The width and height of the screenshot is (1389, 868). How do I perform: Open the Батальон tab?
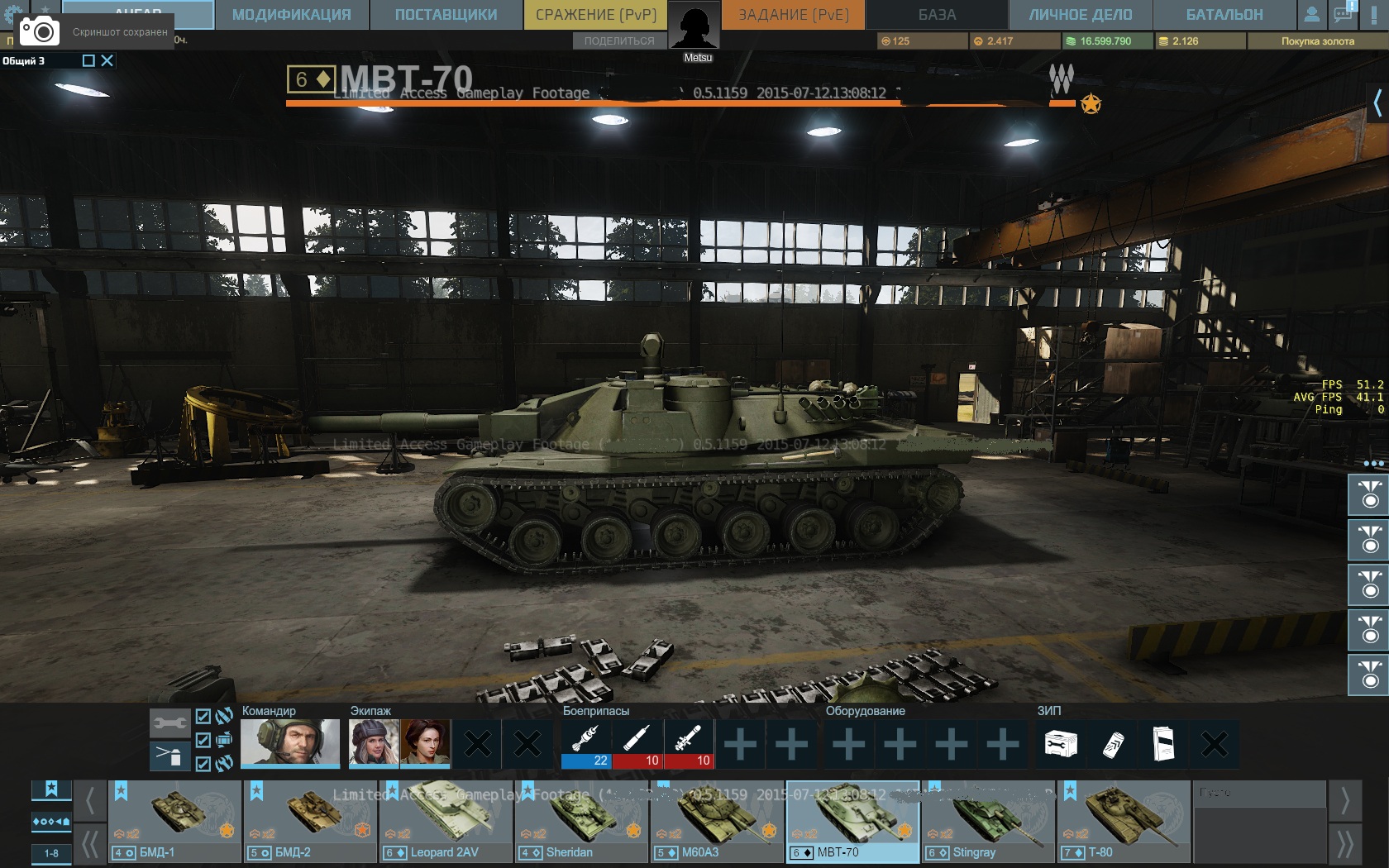click(x=1224, y=15)
